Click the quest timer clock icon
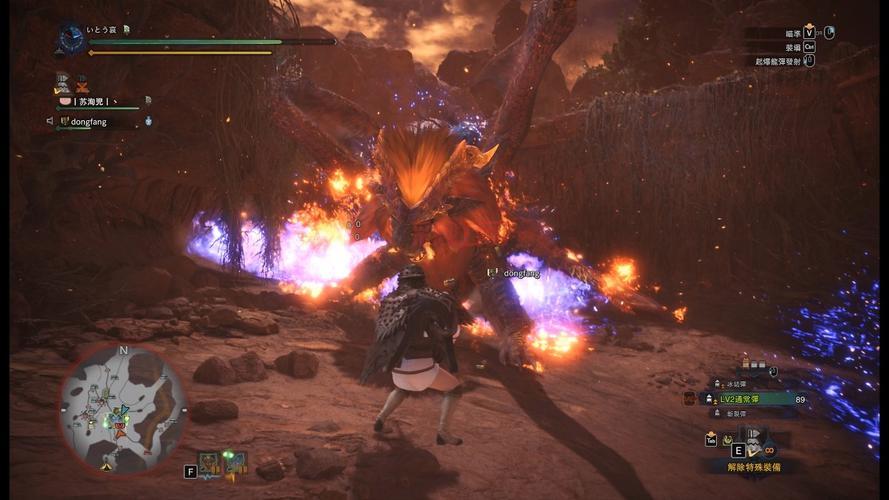Viewport: 889px width, 500px height. (x=71, y=37)
